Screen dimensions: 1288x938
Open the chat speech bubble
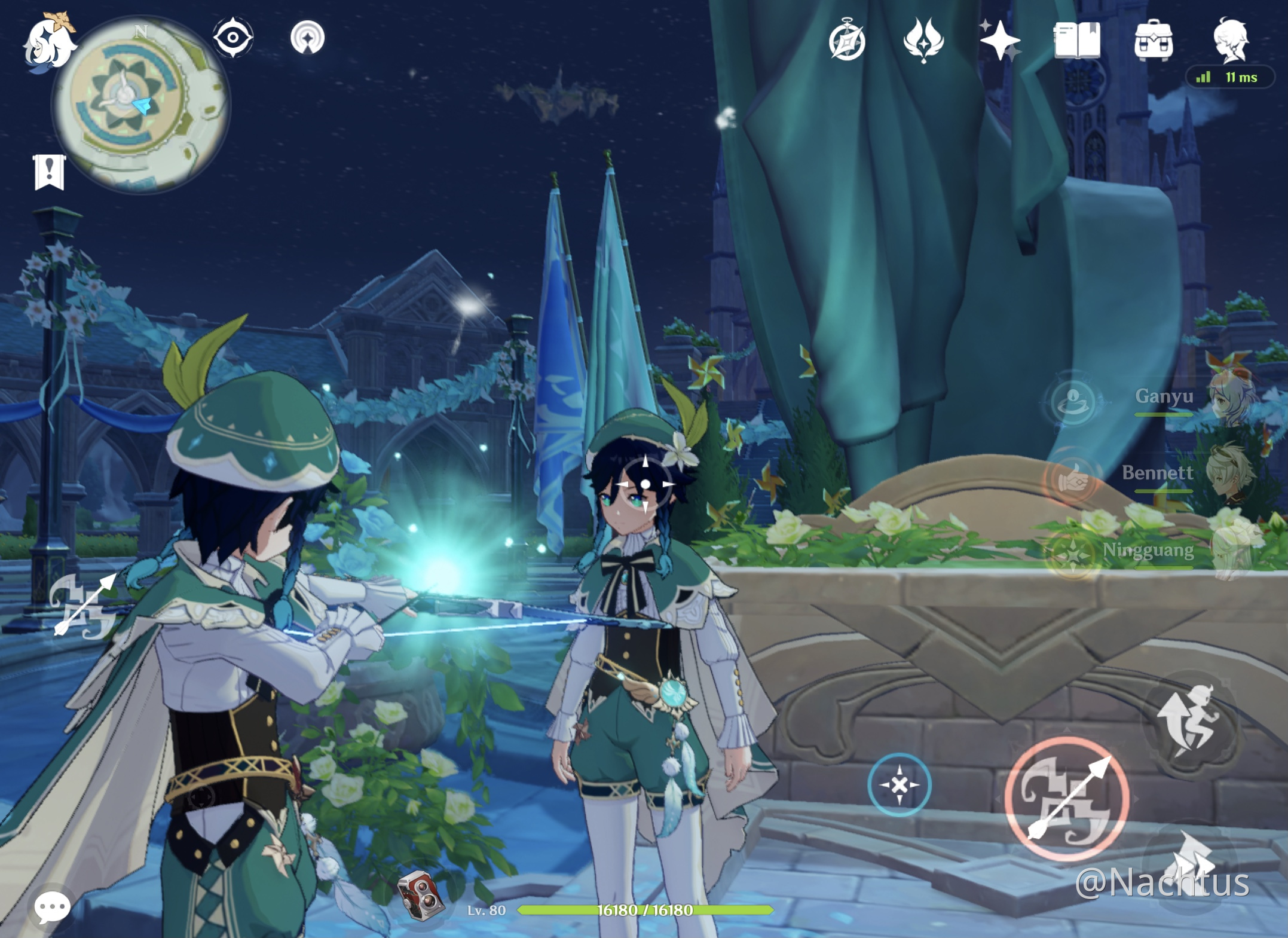coord(52,907)
